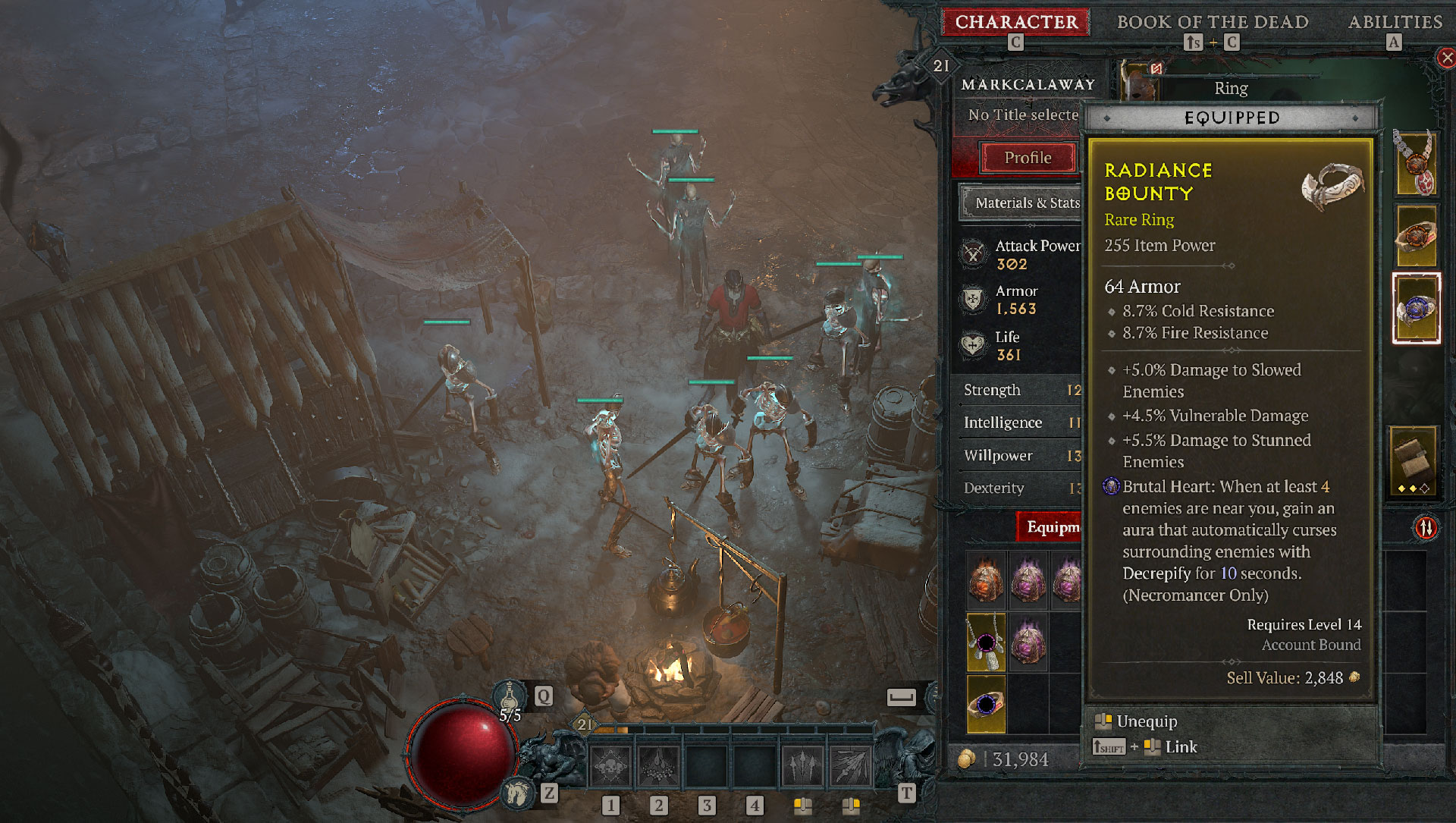The height and width of the screenshot is (823, 1456).
Task: Show Materials & Stats
Action: [1024, 203]
